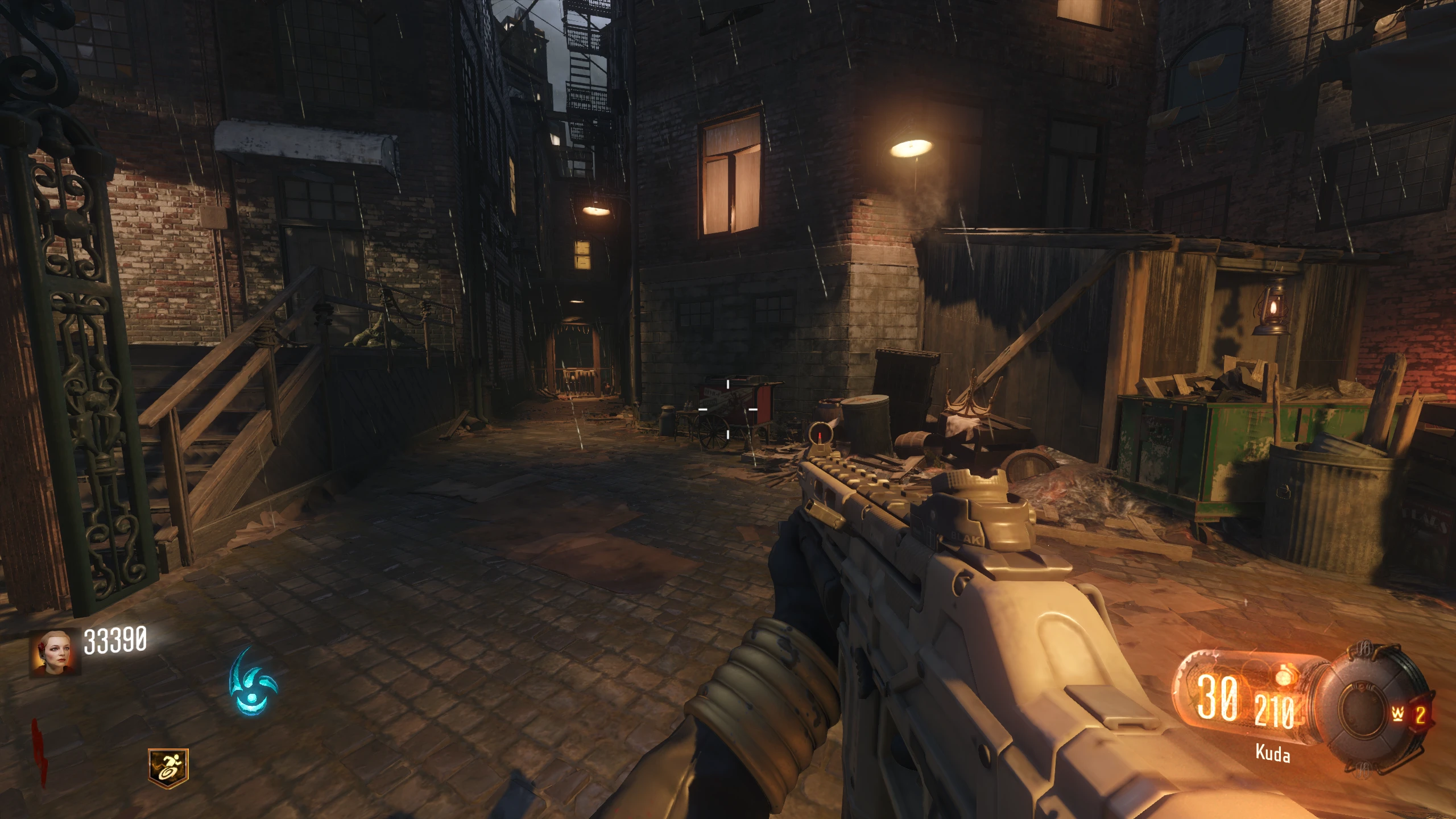Select the running-man perk icon

168,766
